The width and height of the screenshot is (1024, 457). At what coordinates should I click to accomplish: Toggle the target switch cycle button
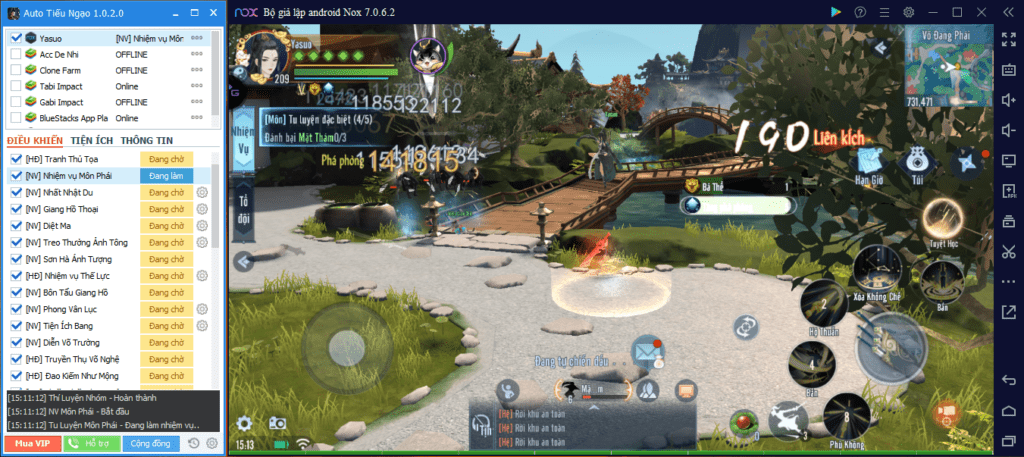[x=746, y=326]
